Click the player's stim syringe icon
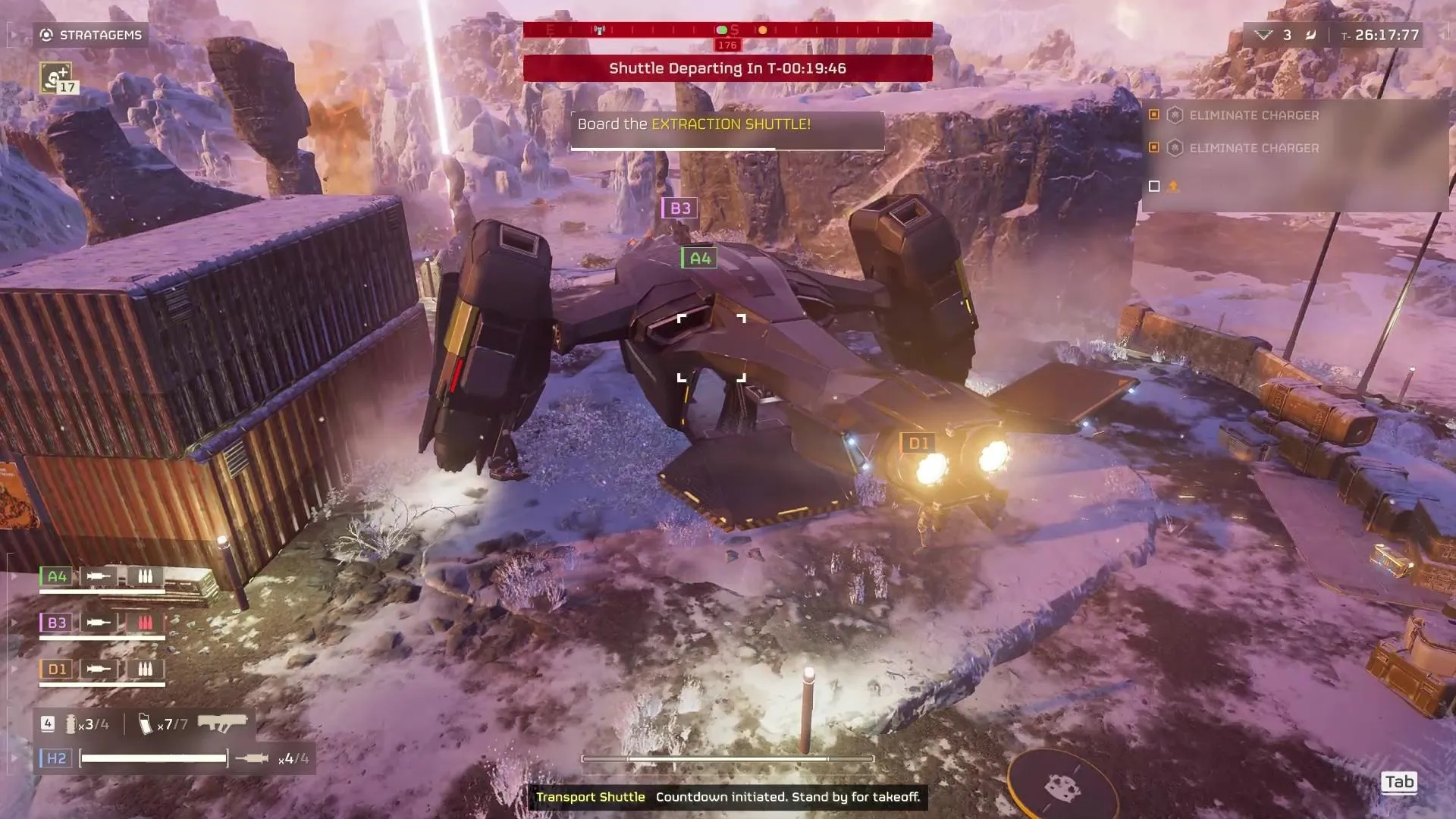Screen dimensions: 1456x819 pos(252,758)
